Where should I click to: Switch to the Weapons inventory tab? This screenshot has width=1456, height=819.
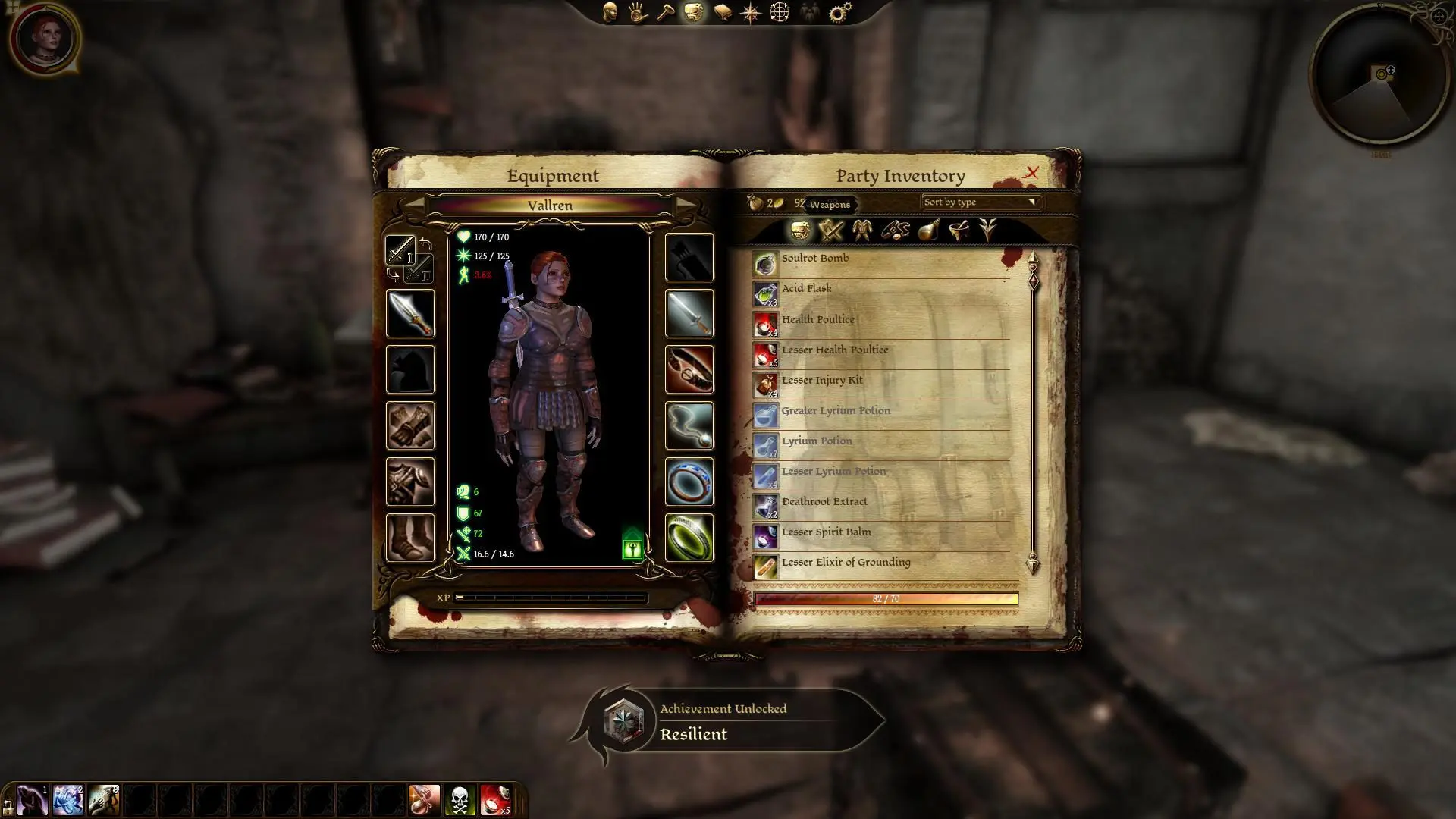[x=831, y=231]
